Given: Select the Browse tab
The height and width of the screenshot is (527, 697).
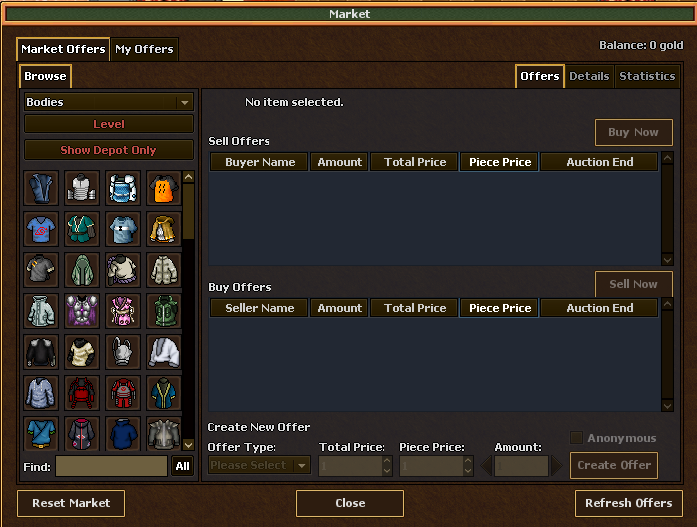Looking at the screenshot, I should click(x=45, y=76).
